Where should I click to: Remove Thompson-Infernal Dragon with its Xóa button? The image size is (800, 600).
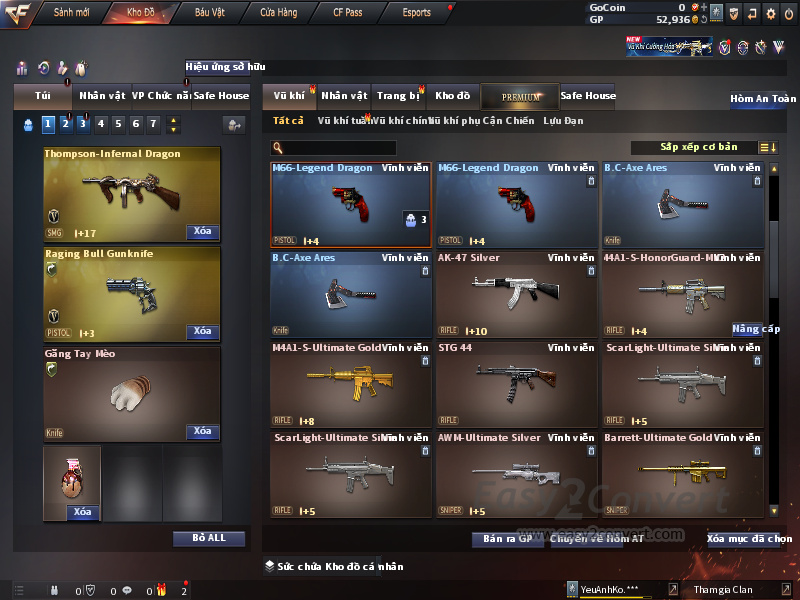202,232
